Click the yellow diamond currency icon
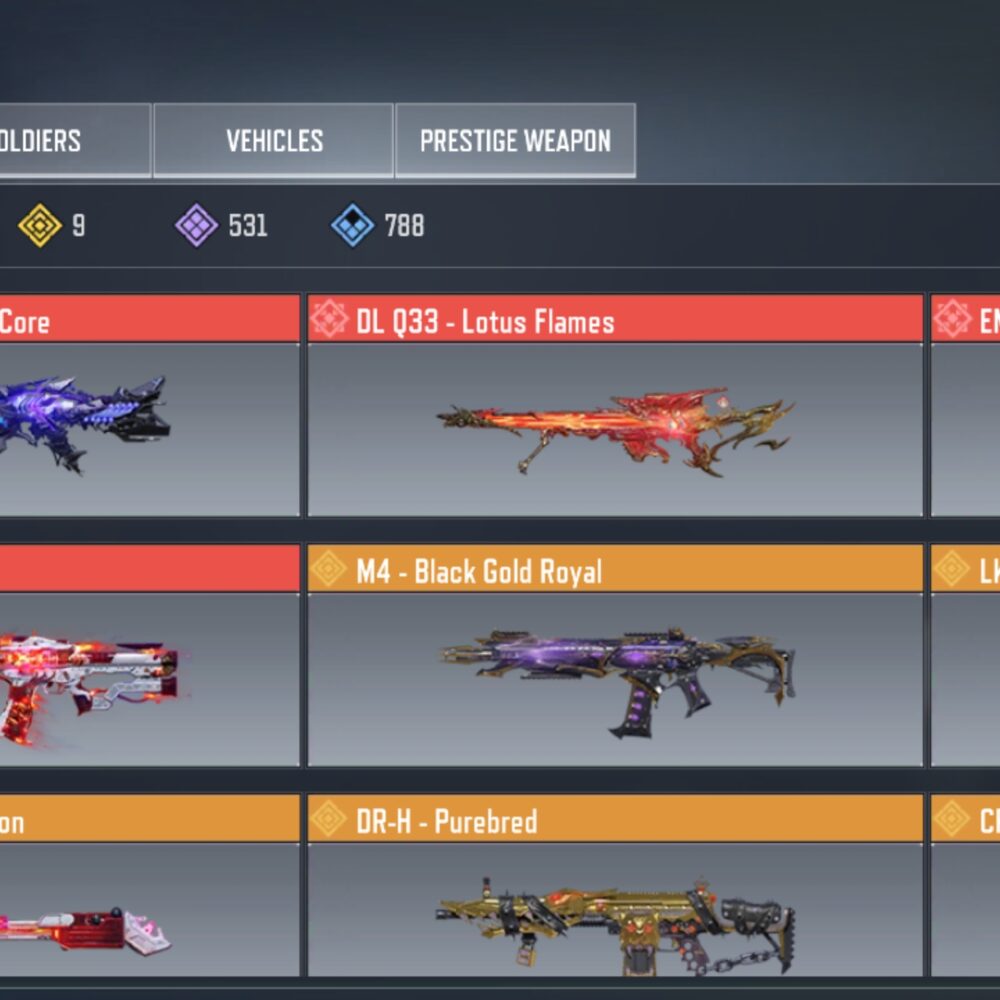The width and height of the screenshot is (1000, 1000). point(40,226)
